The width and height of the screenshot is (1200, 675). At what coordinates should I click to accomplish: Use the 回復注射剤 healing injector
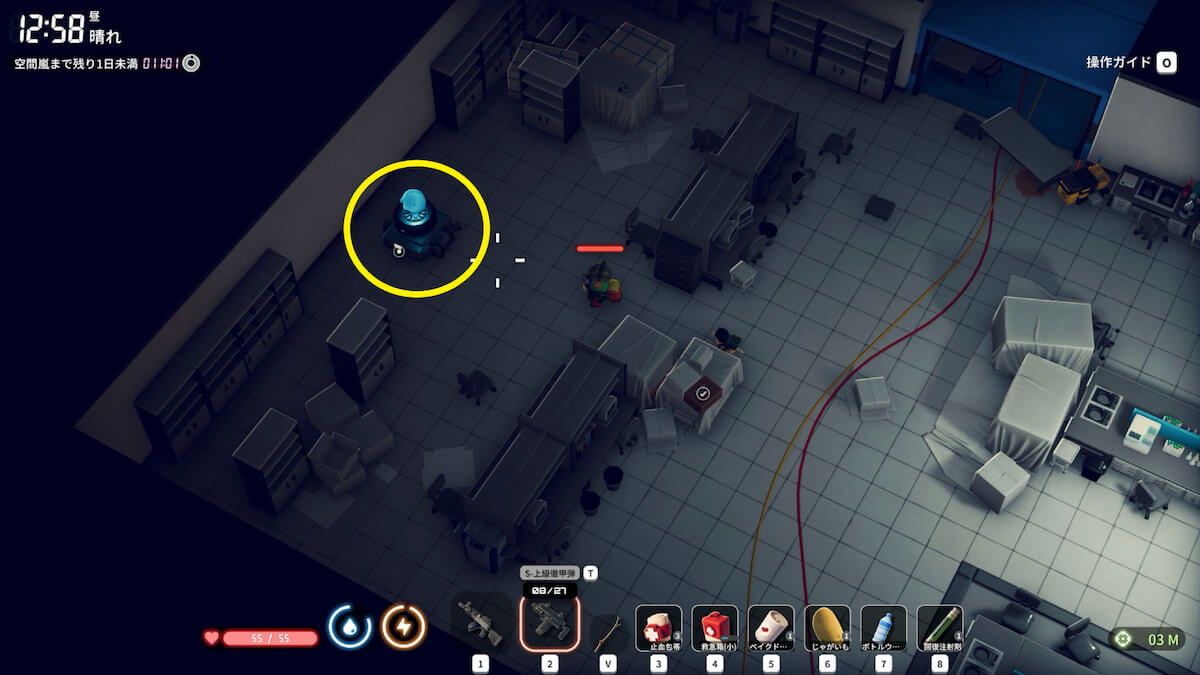click(939, 629)
